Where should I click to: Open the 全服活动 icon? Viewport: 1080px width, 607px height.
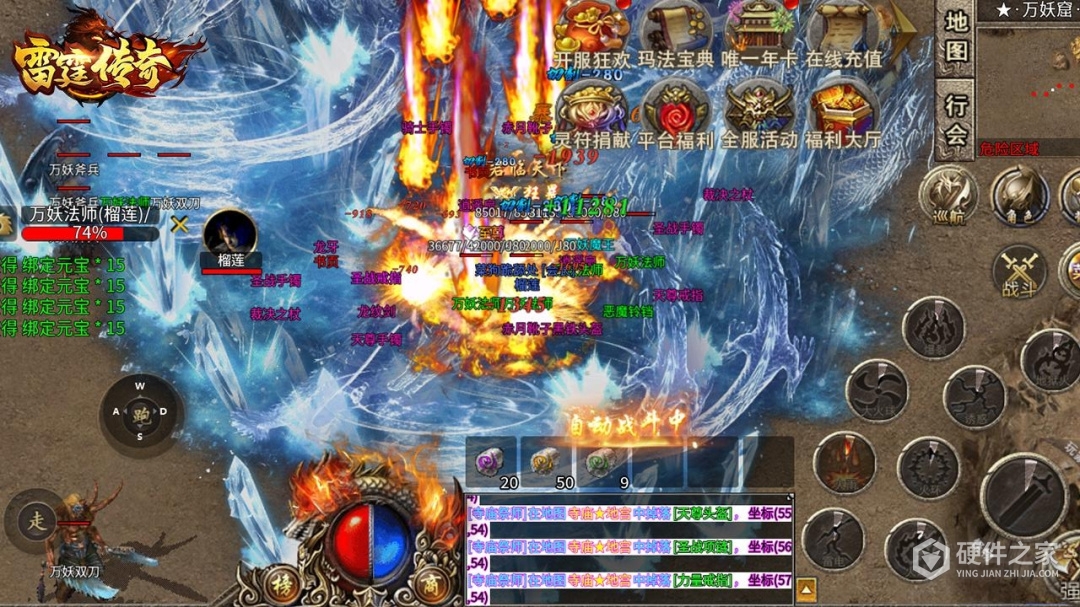pyautogui.click(x=760, y=110)
